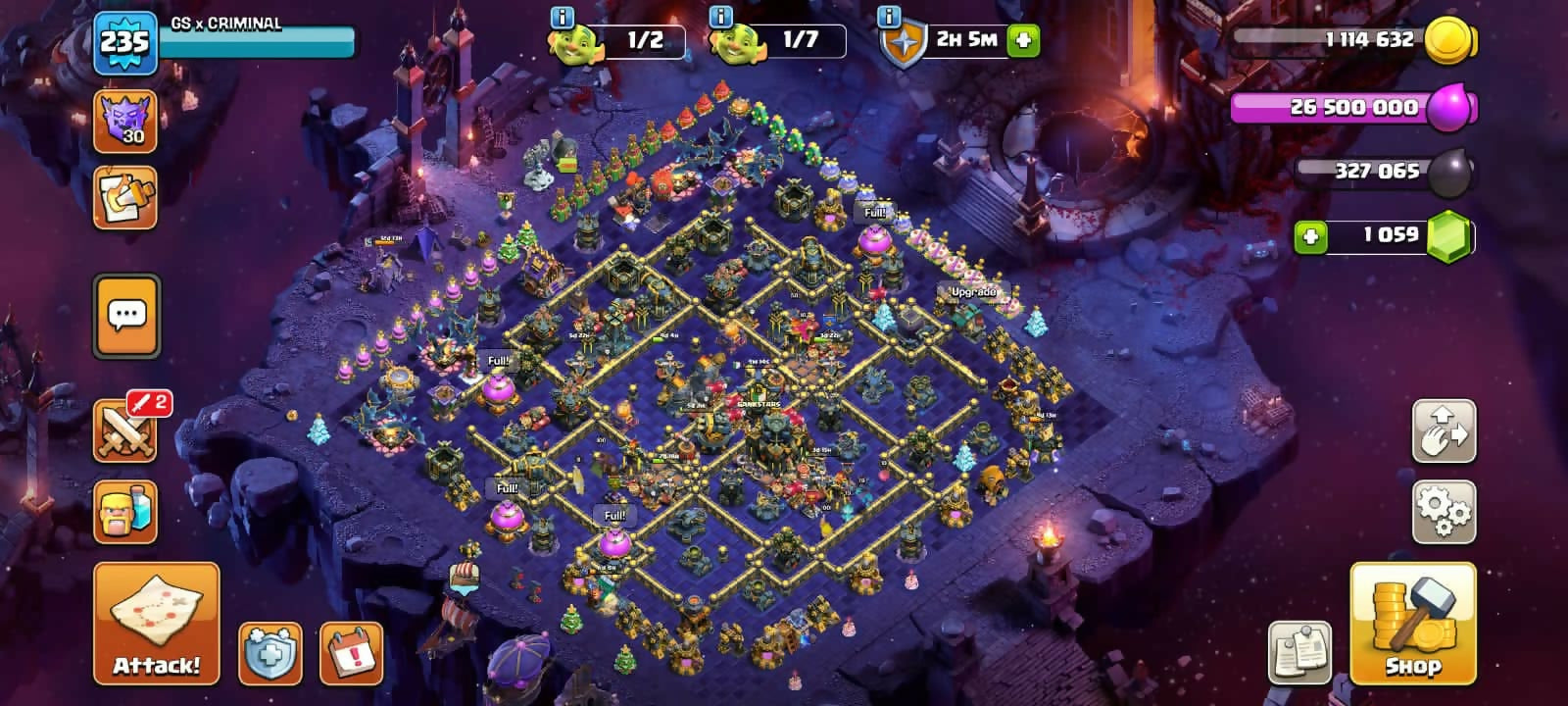Add more gems with the green plus
Viewport: 1568px width, 706px height.
(1311, 236)
